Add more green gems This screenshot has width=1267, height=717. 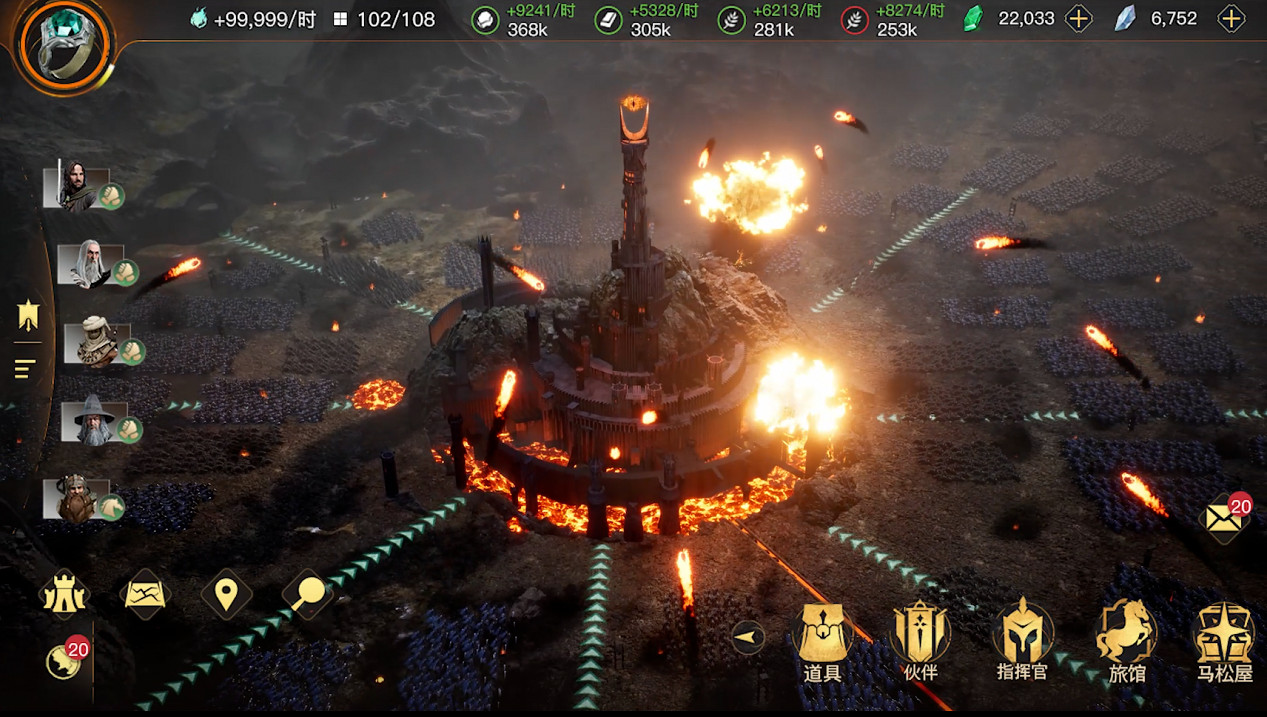1078,18
